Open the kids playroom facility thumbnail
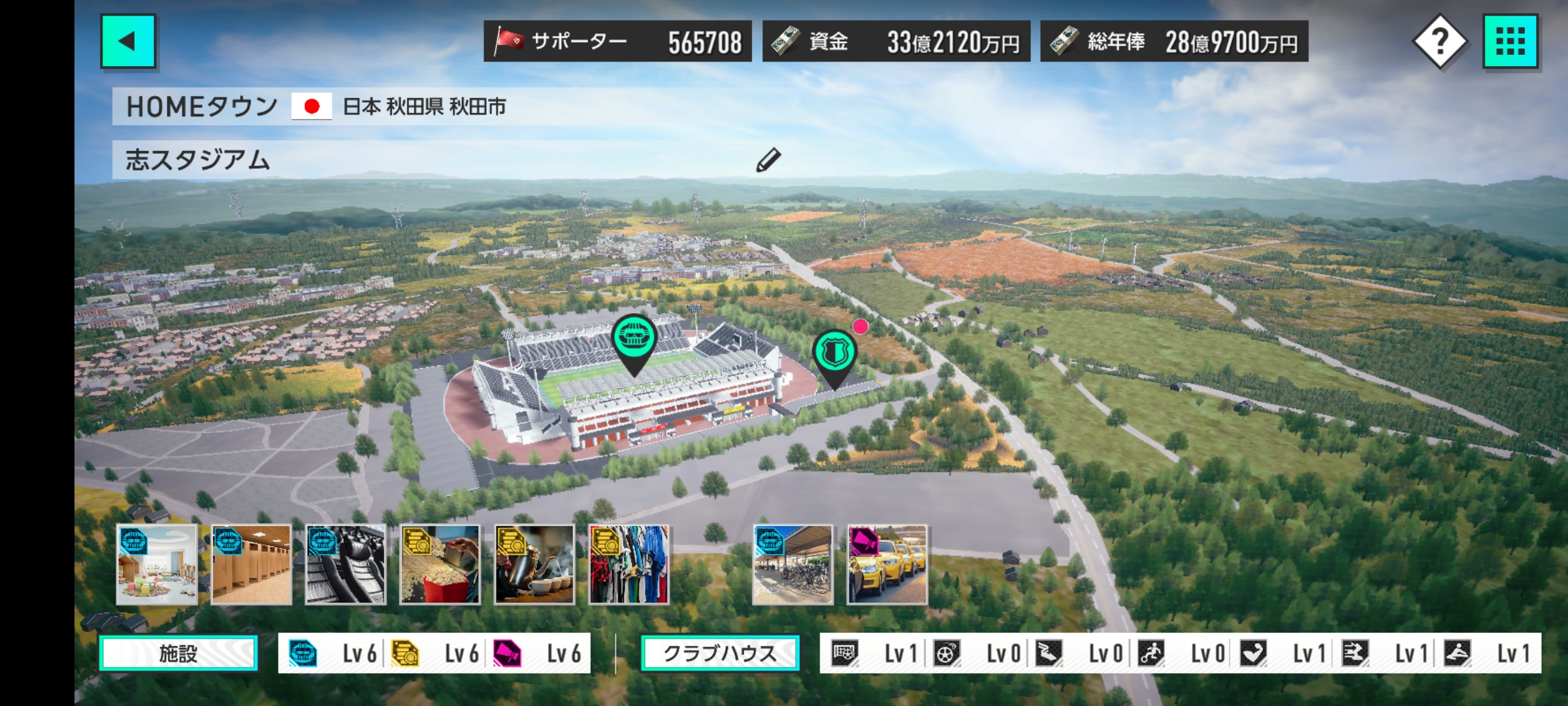 [157, 565]
